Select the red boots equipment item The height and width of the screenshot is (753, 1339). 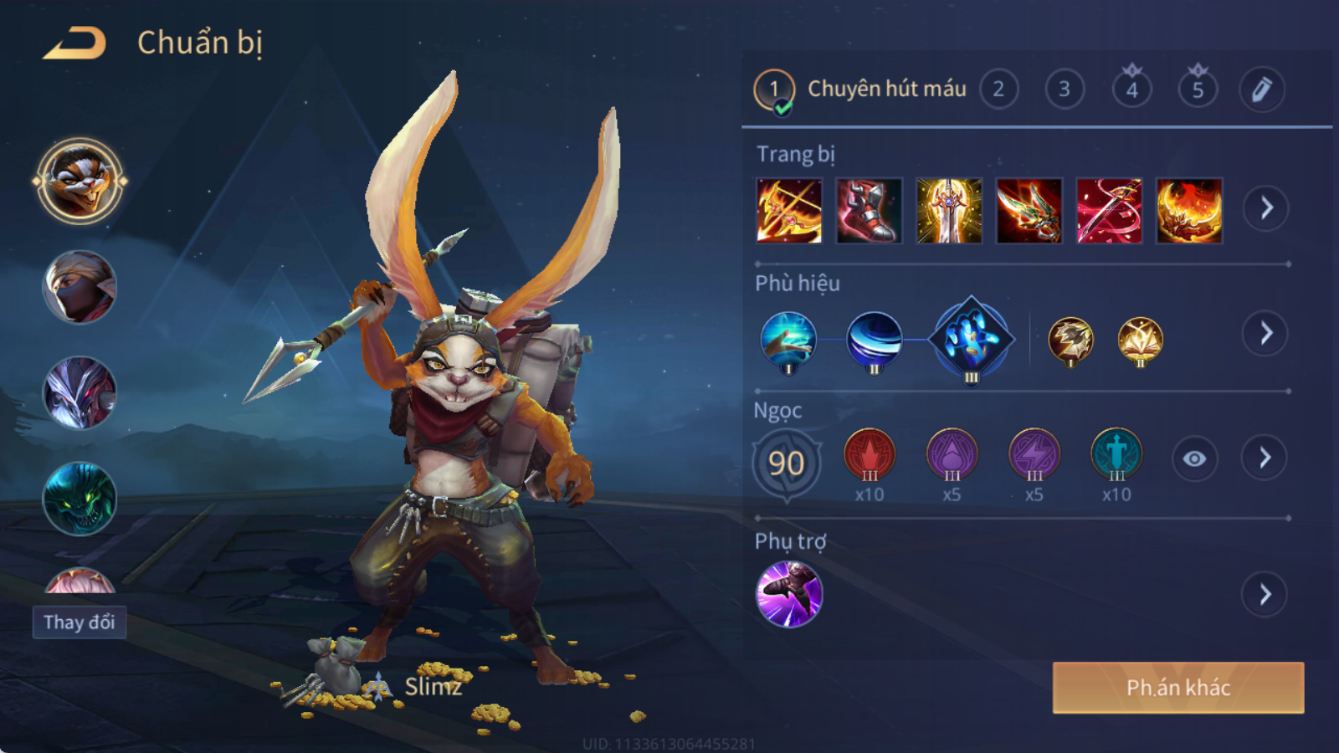tap(869, 211)
